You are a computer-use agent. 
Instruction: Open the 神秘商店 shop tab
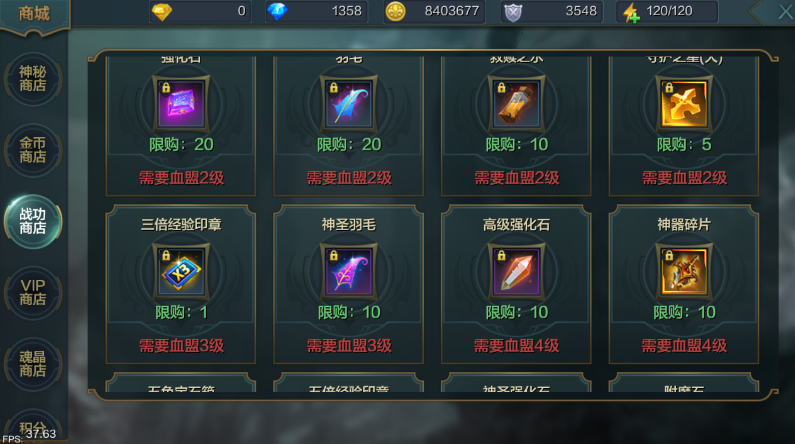click(x=33, y=78)
